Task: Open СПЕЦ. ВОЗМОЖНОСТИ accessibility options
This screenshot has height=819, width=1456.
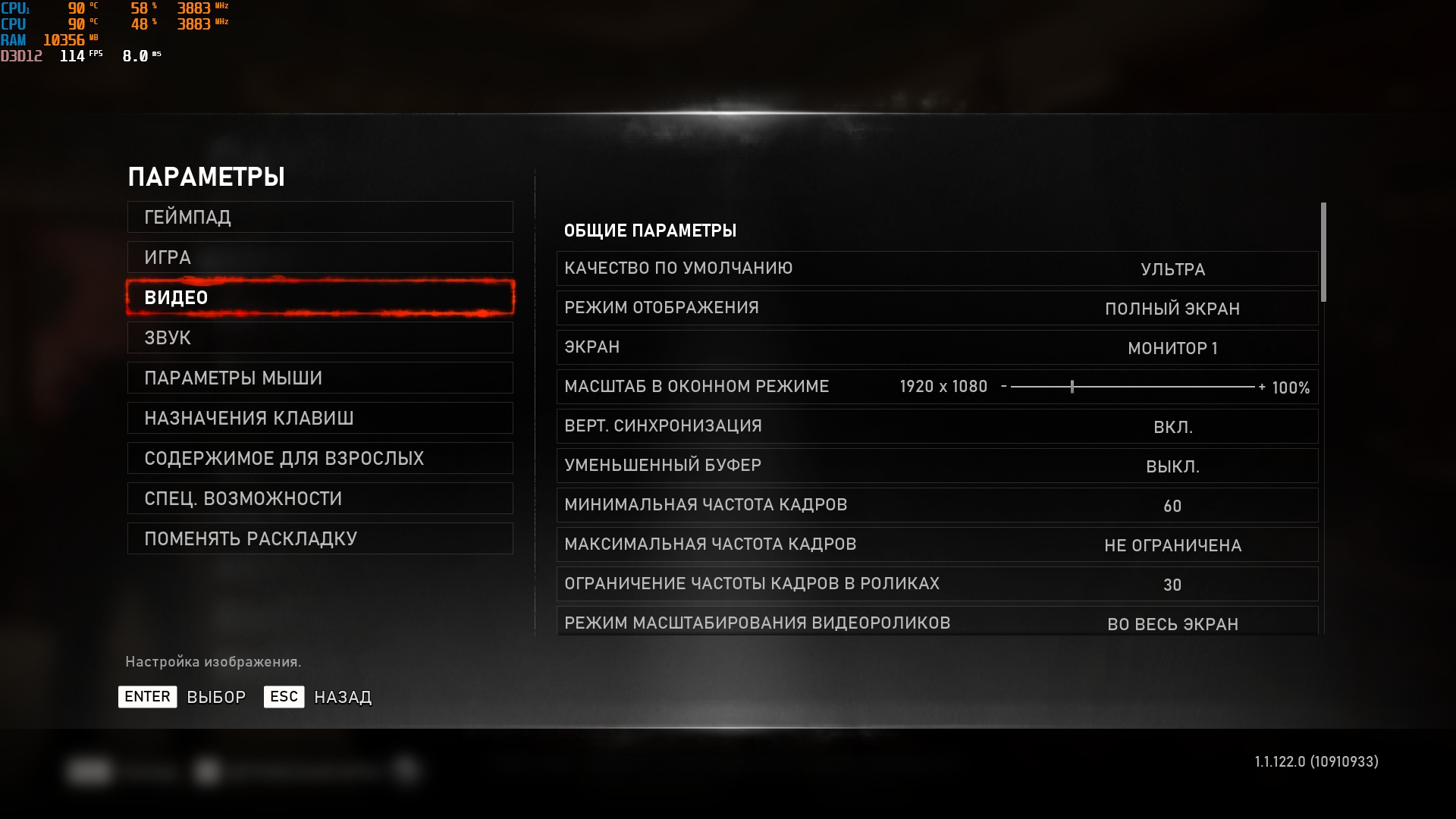Action: pyautogui.click(x=320, y=499)
